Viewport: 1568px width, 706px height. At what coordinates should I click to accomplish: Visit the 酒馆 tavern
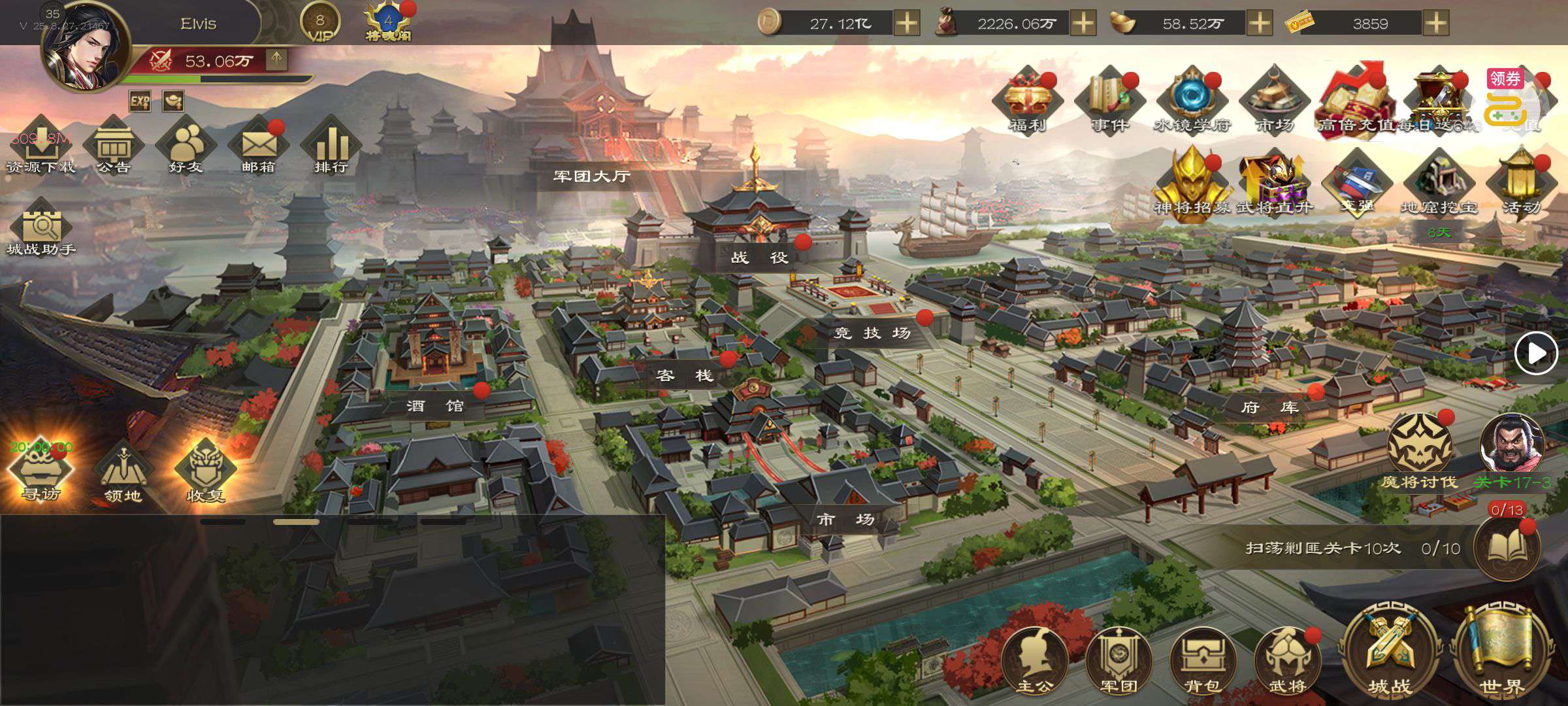[x=435, y=406]
